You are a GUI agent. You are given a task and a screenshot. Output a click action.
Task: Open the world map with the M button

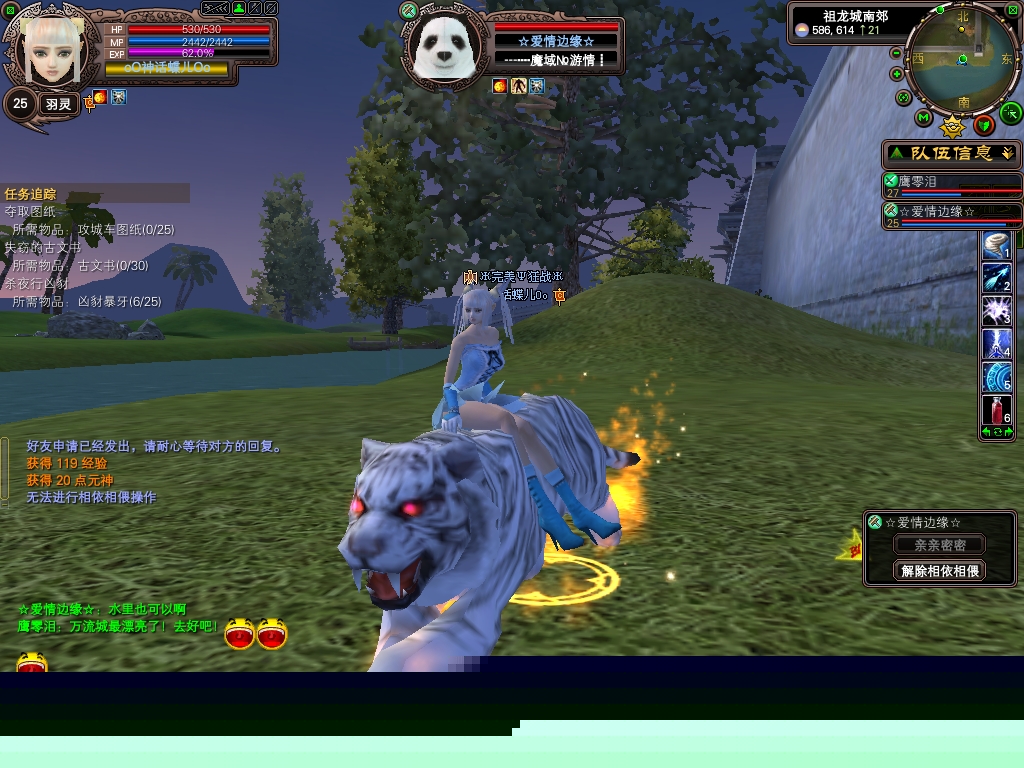[924, 118]
